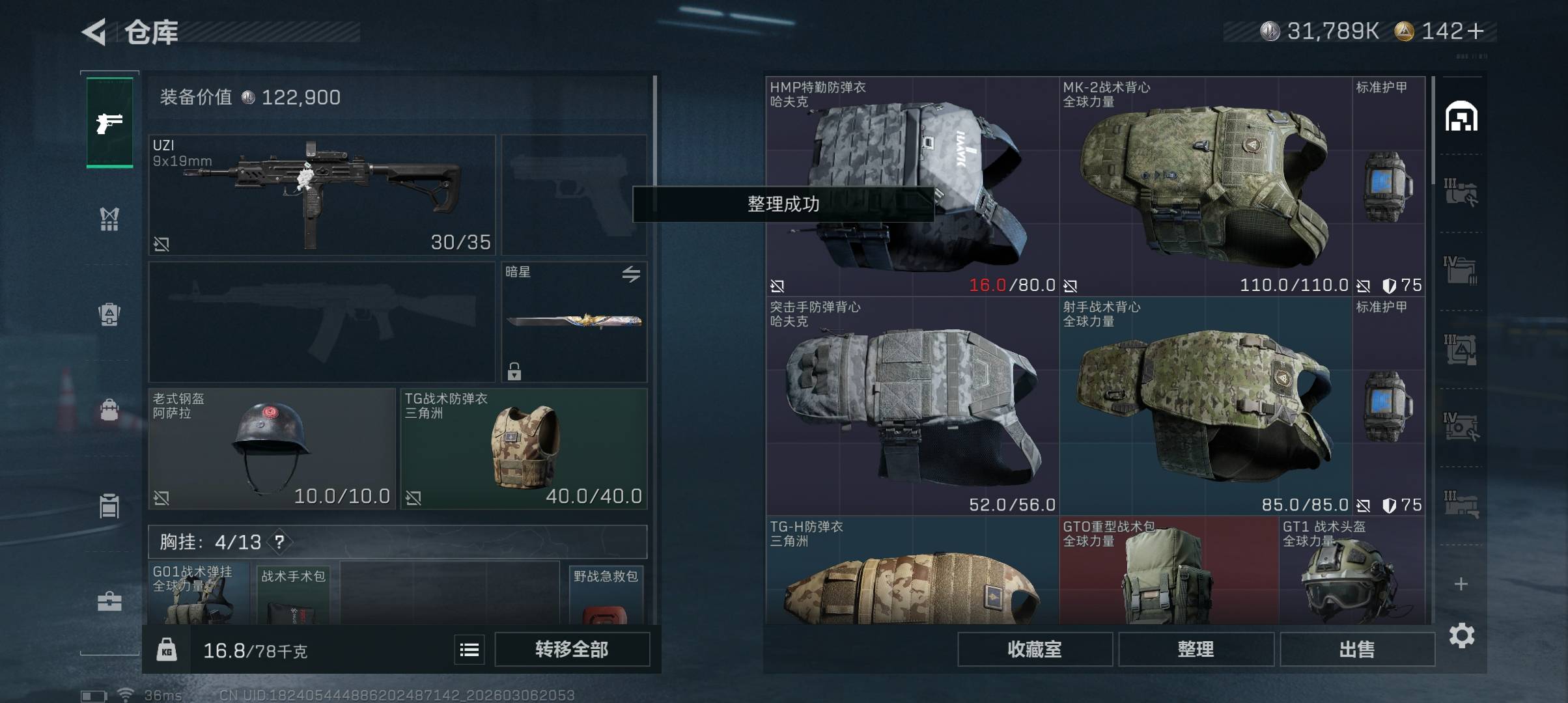
Task: Open the gear settings icon
Action: 1461,635
